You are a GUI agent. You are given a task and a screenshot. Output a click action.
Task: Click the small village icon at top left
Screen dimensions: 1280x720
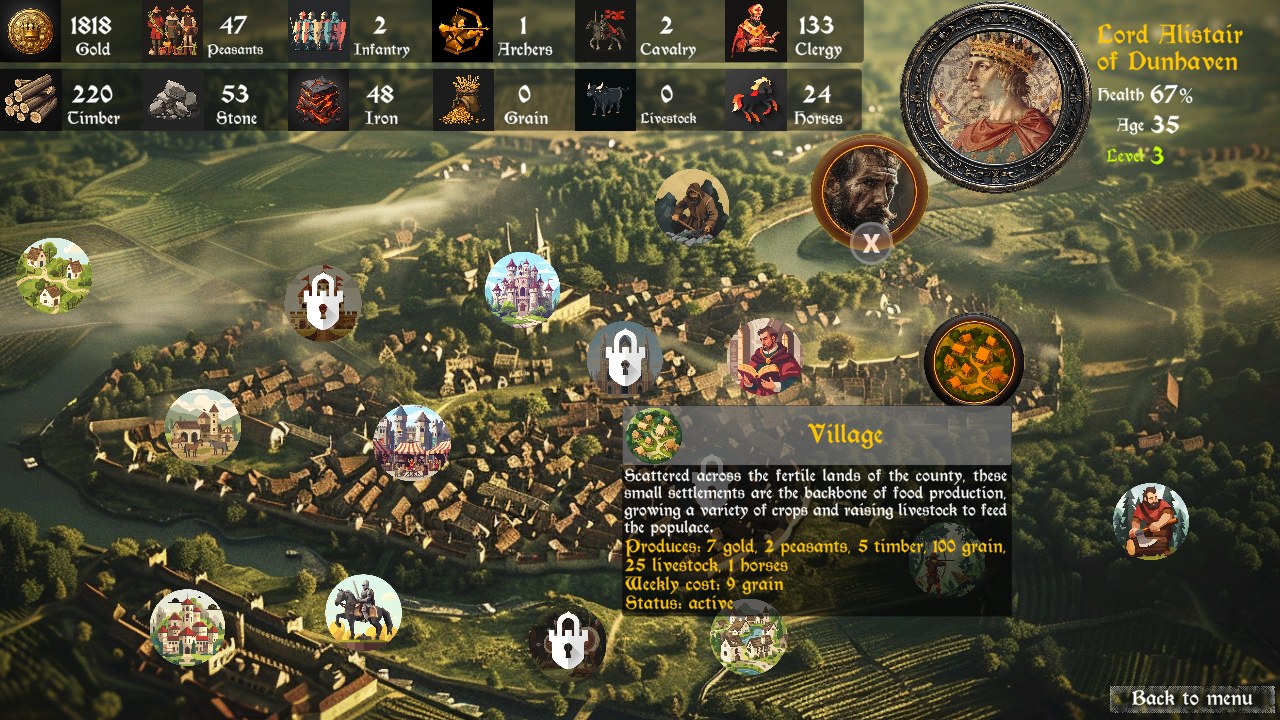[55, 275]
